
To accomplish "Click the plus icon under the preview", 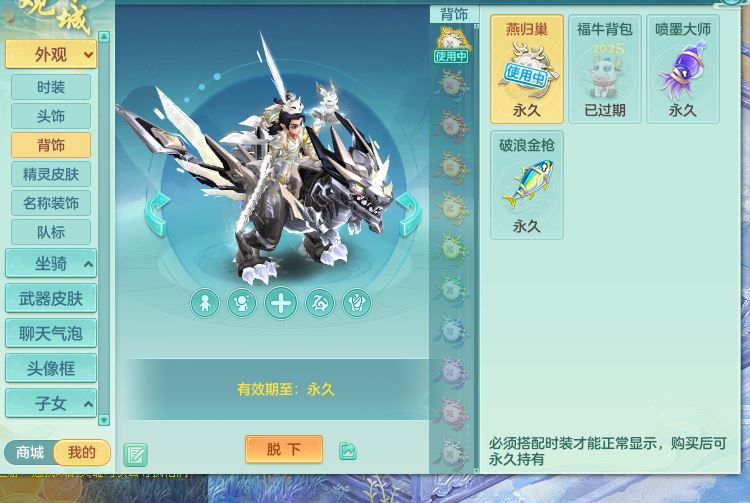I will 281,302.
